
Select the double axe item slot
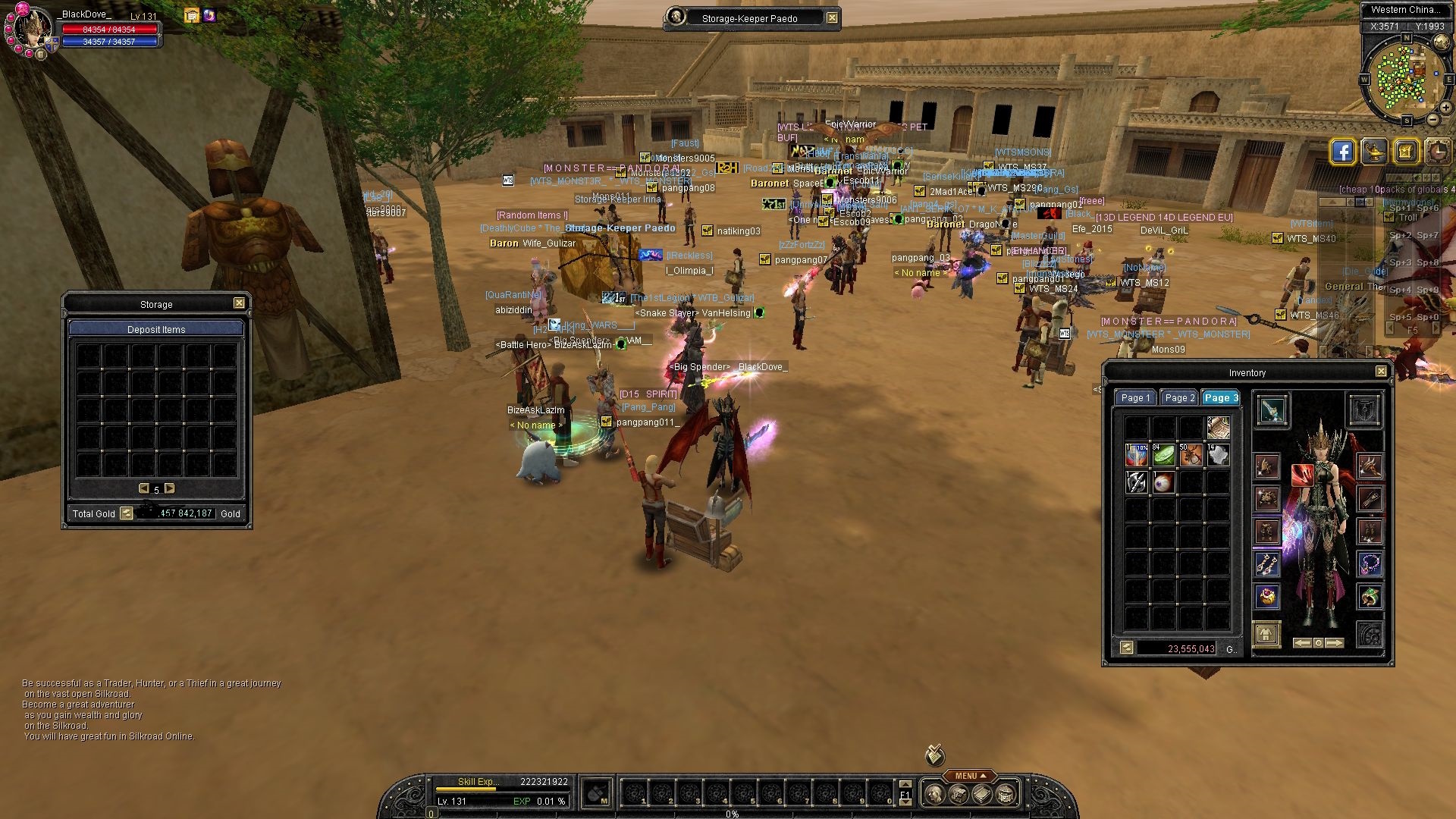(x=1136, y=482)
